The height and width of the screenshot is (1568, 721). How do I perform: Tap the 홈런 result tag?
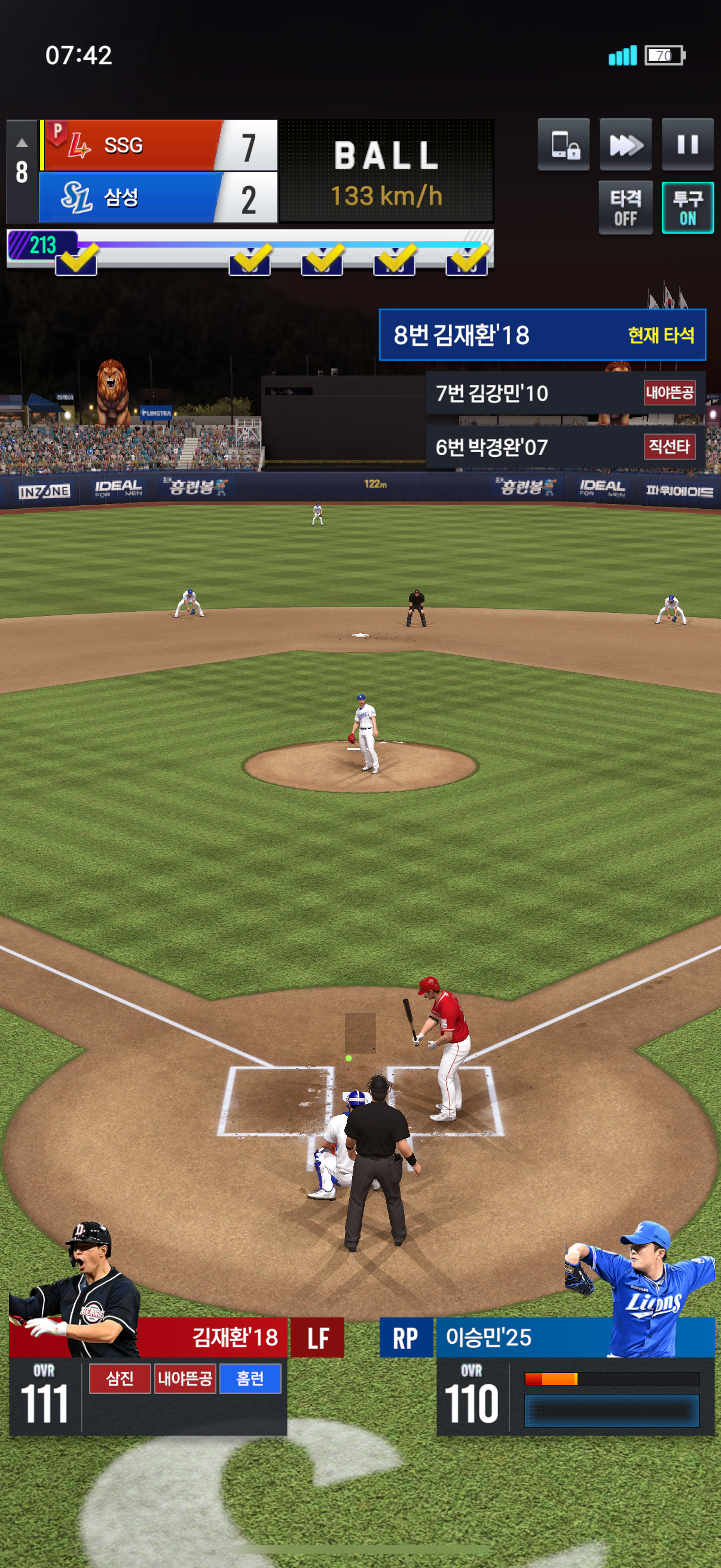(249, 1378)
